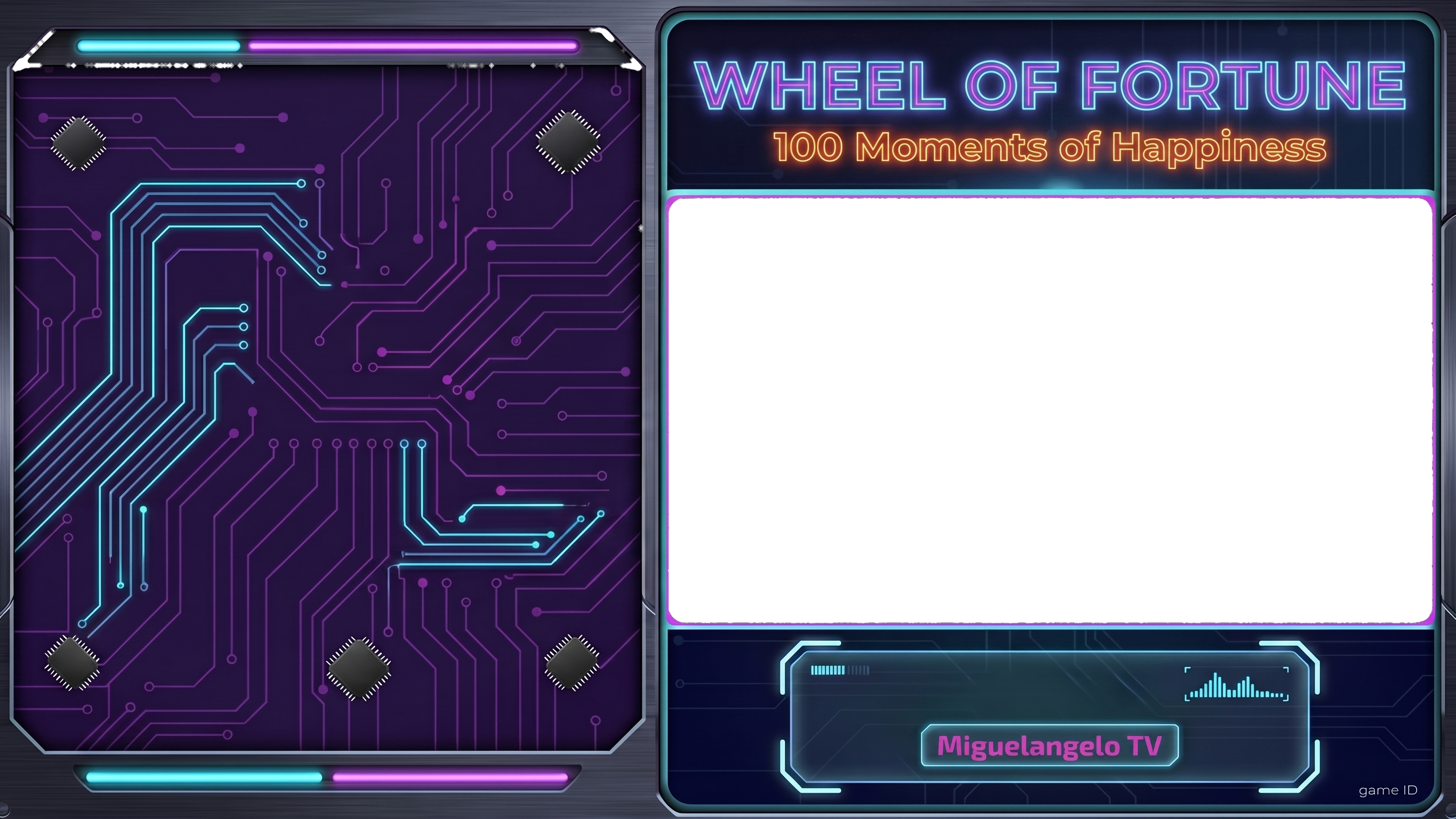This screenshot has height=819, width=1456.
Task: Open the WHEEL OF FORTUNE title banner
Action: click(x=1049, y=86)
